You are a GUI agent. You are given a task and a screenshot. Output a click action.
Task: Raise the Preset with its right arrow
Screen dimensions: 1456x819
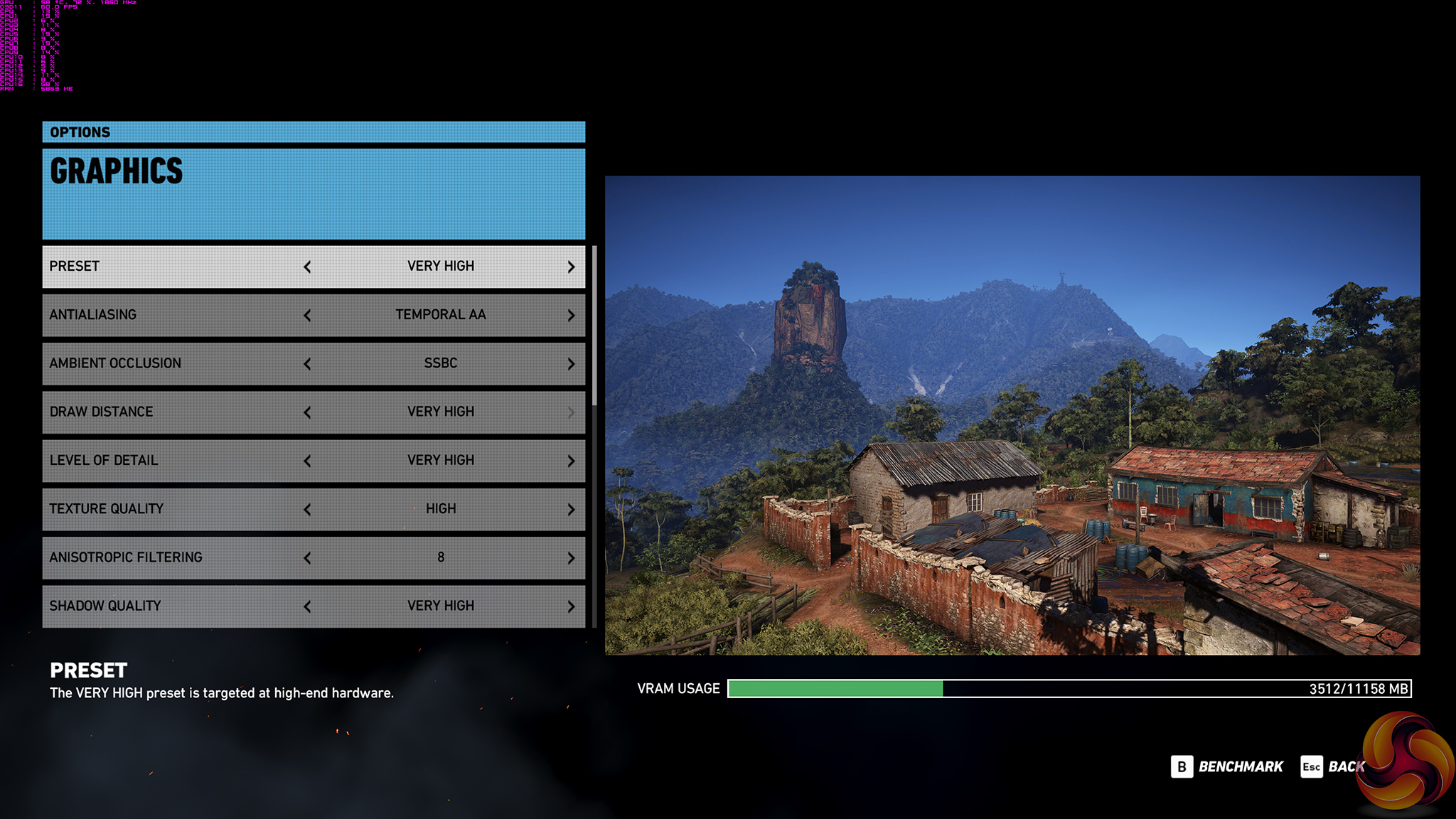[x=571, y=267]
